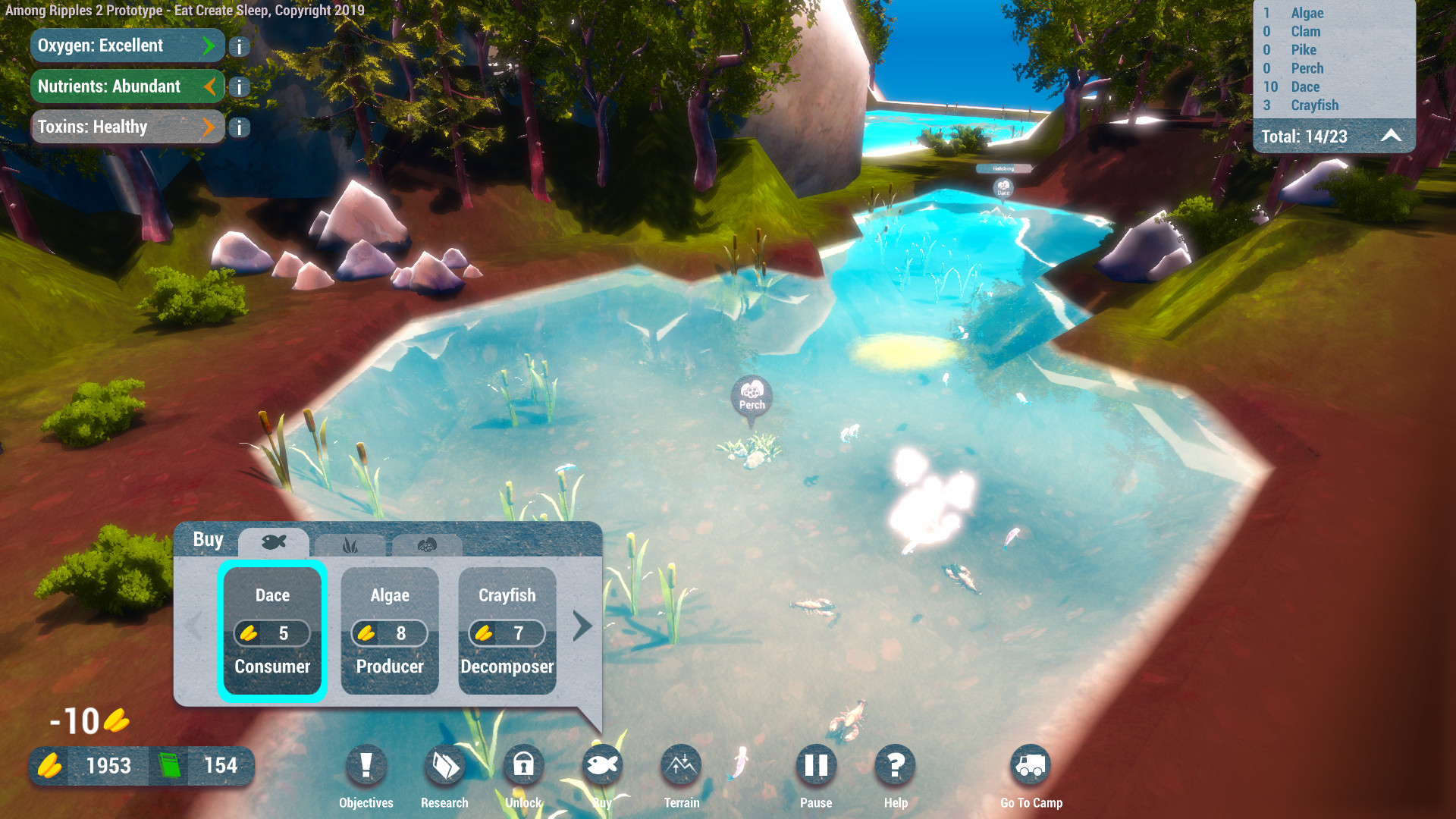1456x819 pixels.
Task: Choose the Crayfish decomposer card
Action: pos(507,631)
